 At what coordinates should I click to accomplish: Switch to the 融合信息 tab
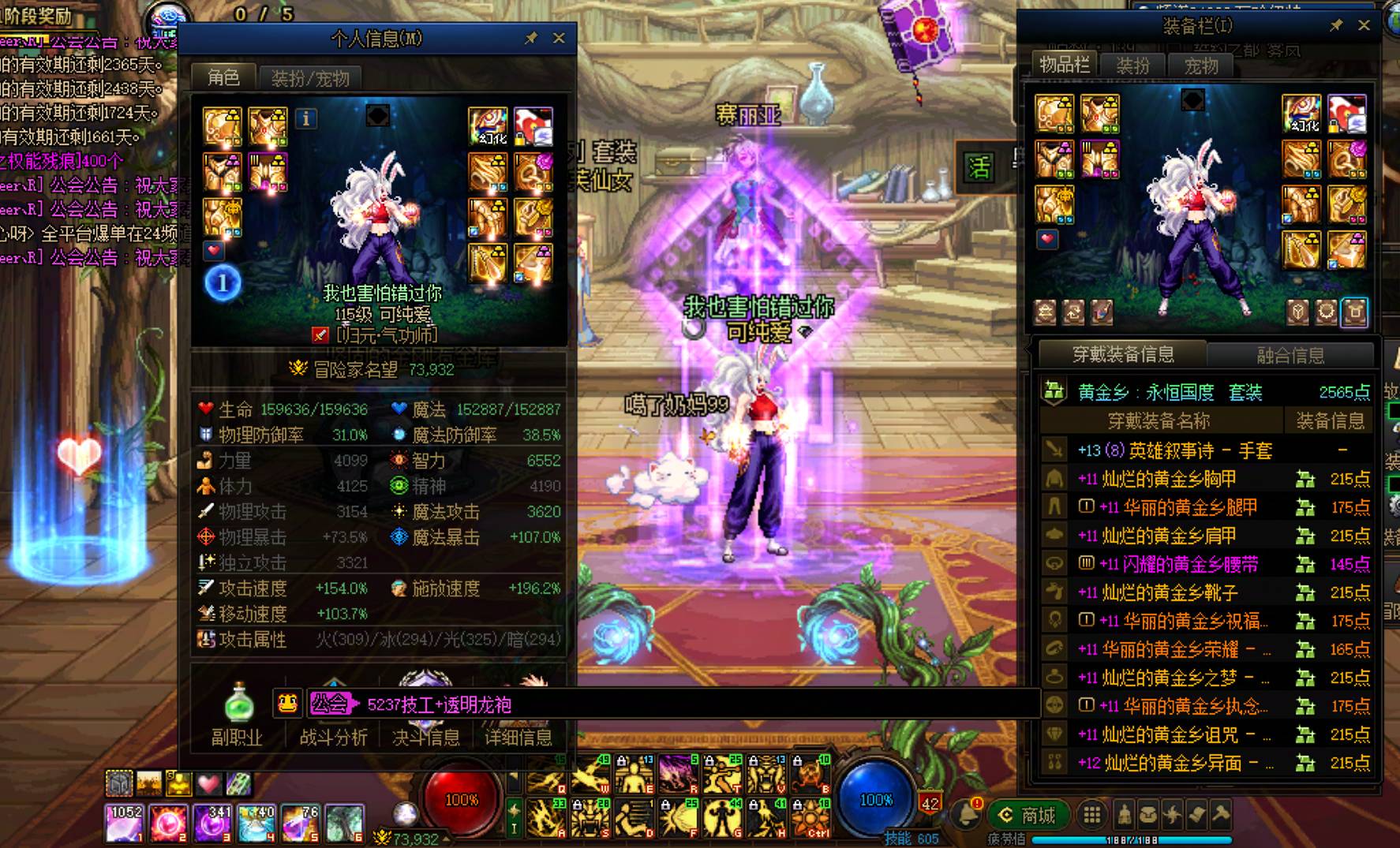1290,355
